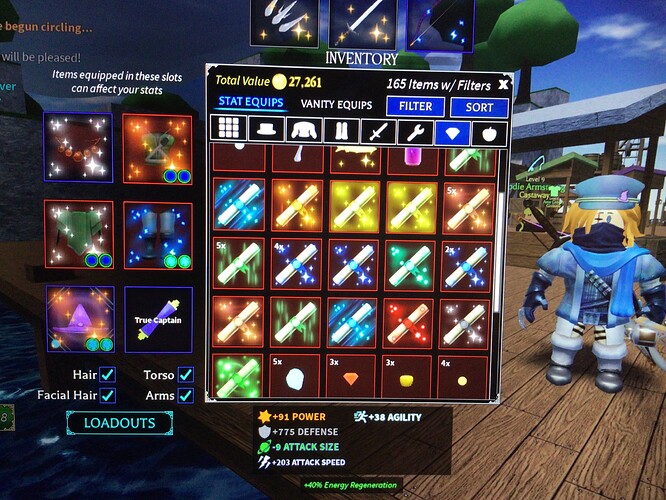Toggle the Facial Hair checkbox

coord(108,396)
